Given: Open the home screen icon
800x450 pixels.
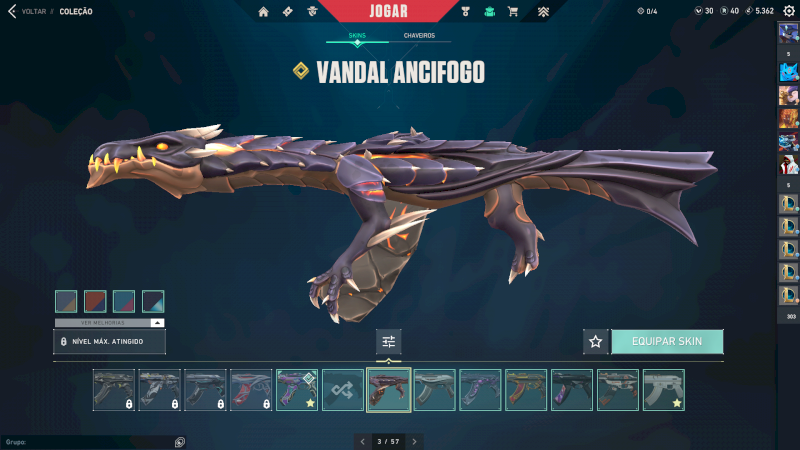Looking at the screenshot, I should pos(264,11).
